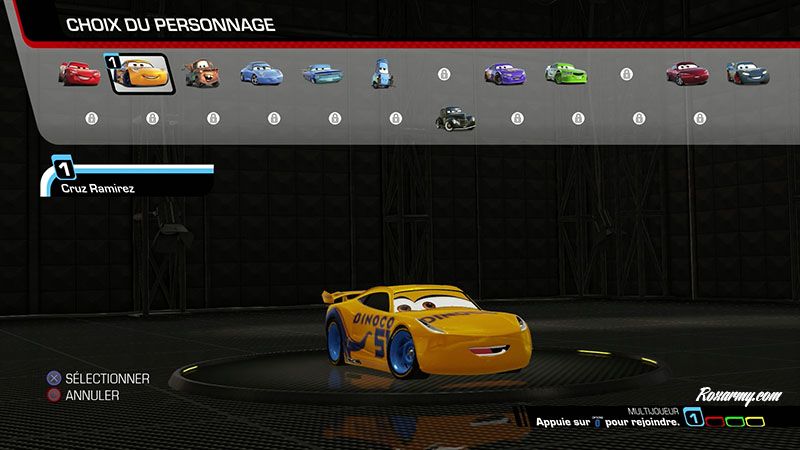Select the red Lightning McQueen car

(x=79, y=72)
